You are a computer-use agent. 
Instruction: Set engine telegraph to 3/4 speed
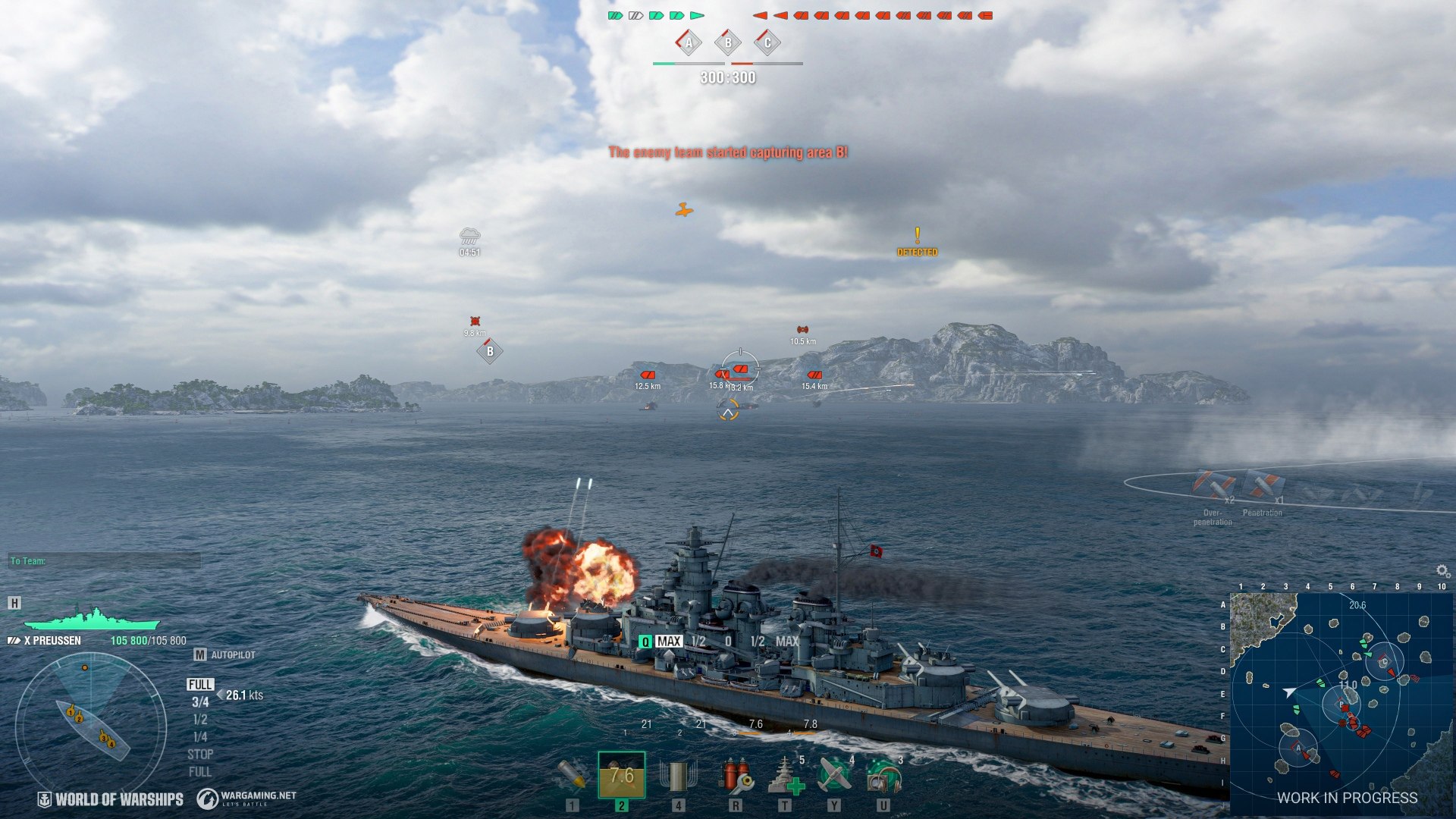[x=200, y=702]
